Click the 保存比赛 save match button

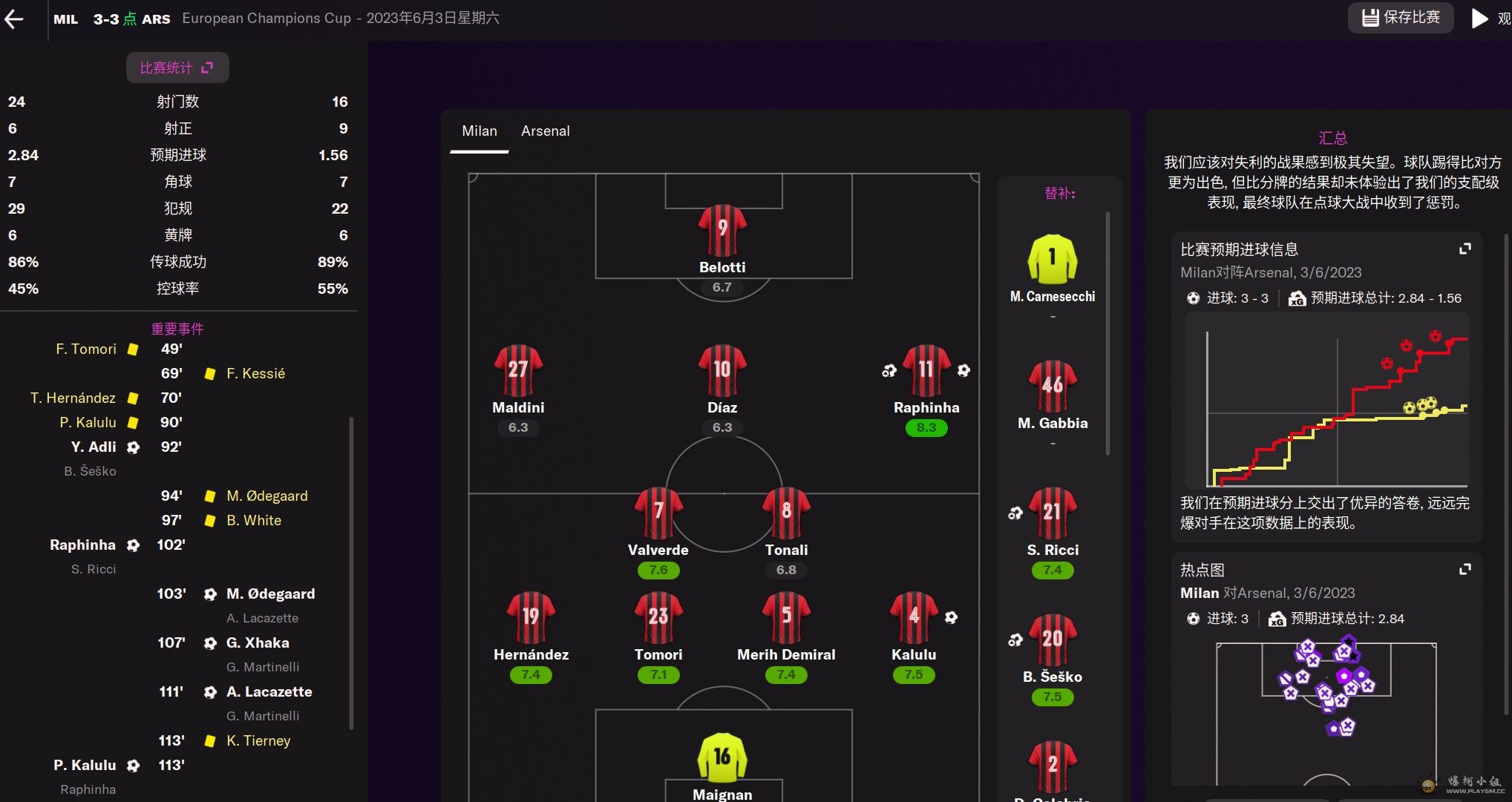(1400, 18)
